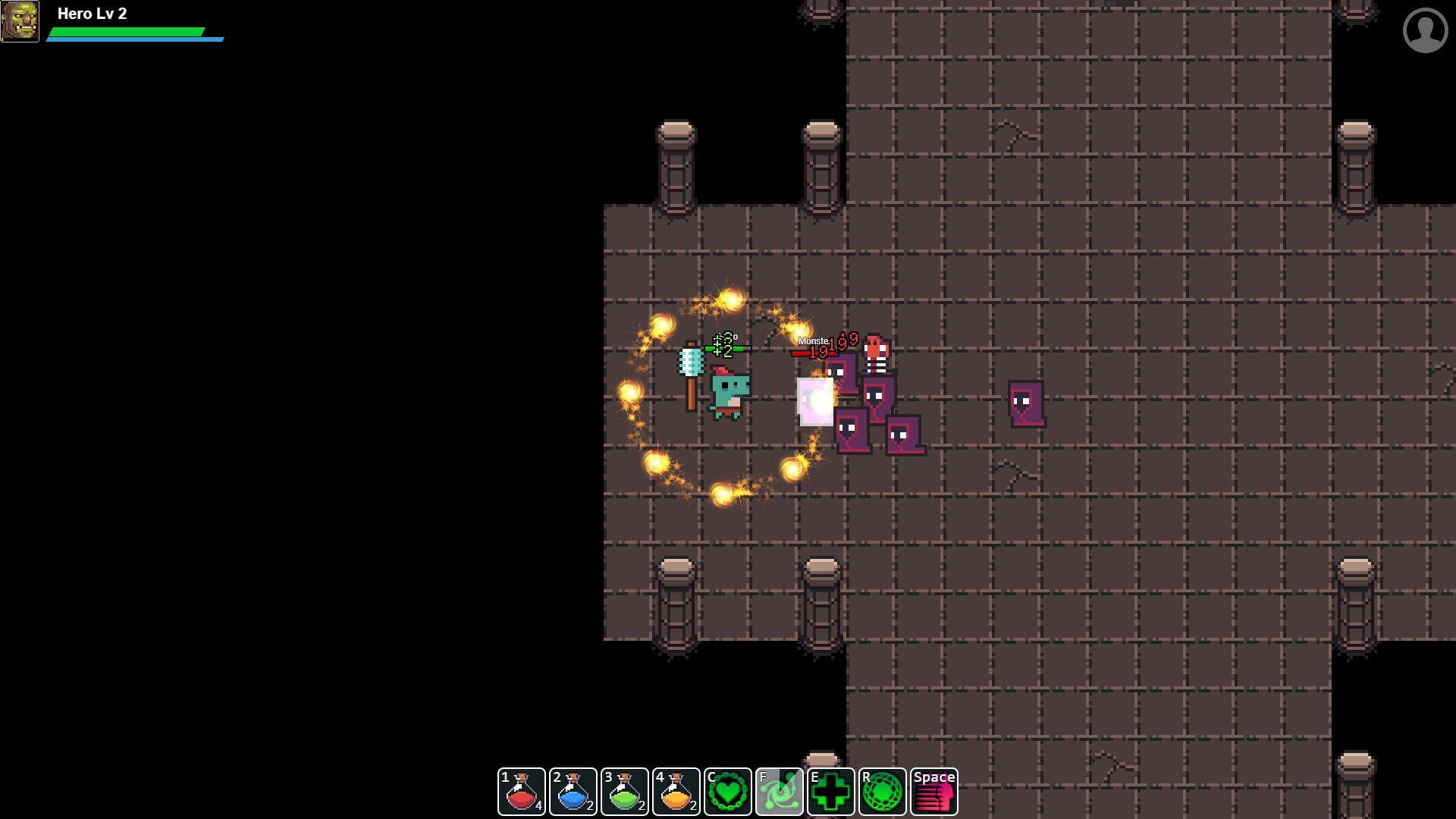
Task: Trigger the green orb ability bound to R
Action: 882,791
